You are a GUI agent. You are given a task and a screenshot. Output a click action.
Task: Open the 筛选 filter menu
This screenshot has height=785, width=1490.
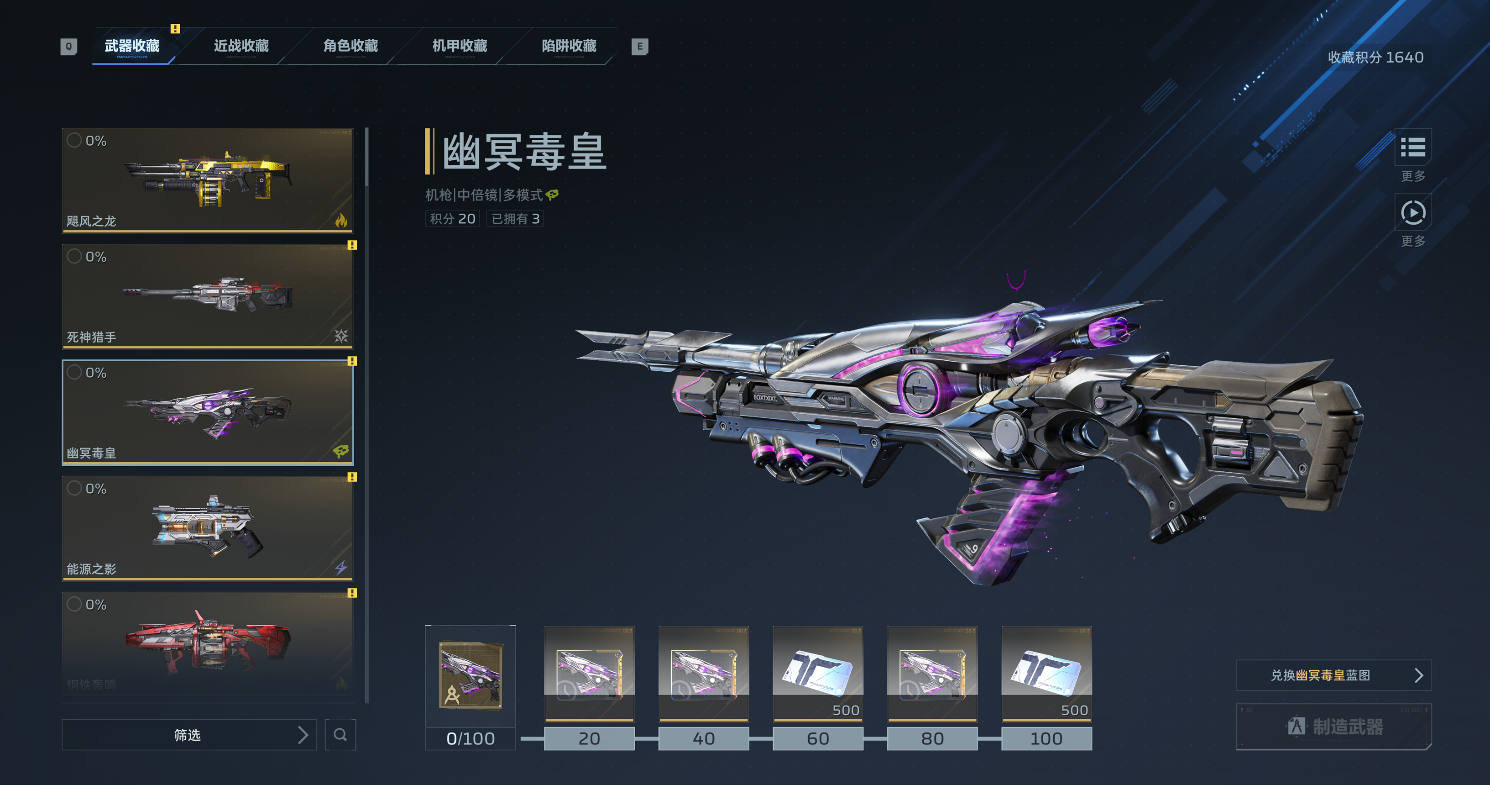click(189, 735)
